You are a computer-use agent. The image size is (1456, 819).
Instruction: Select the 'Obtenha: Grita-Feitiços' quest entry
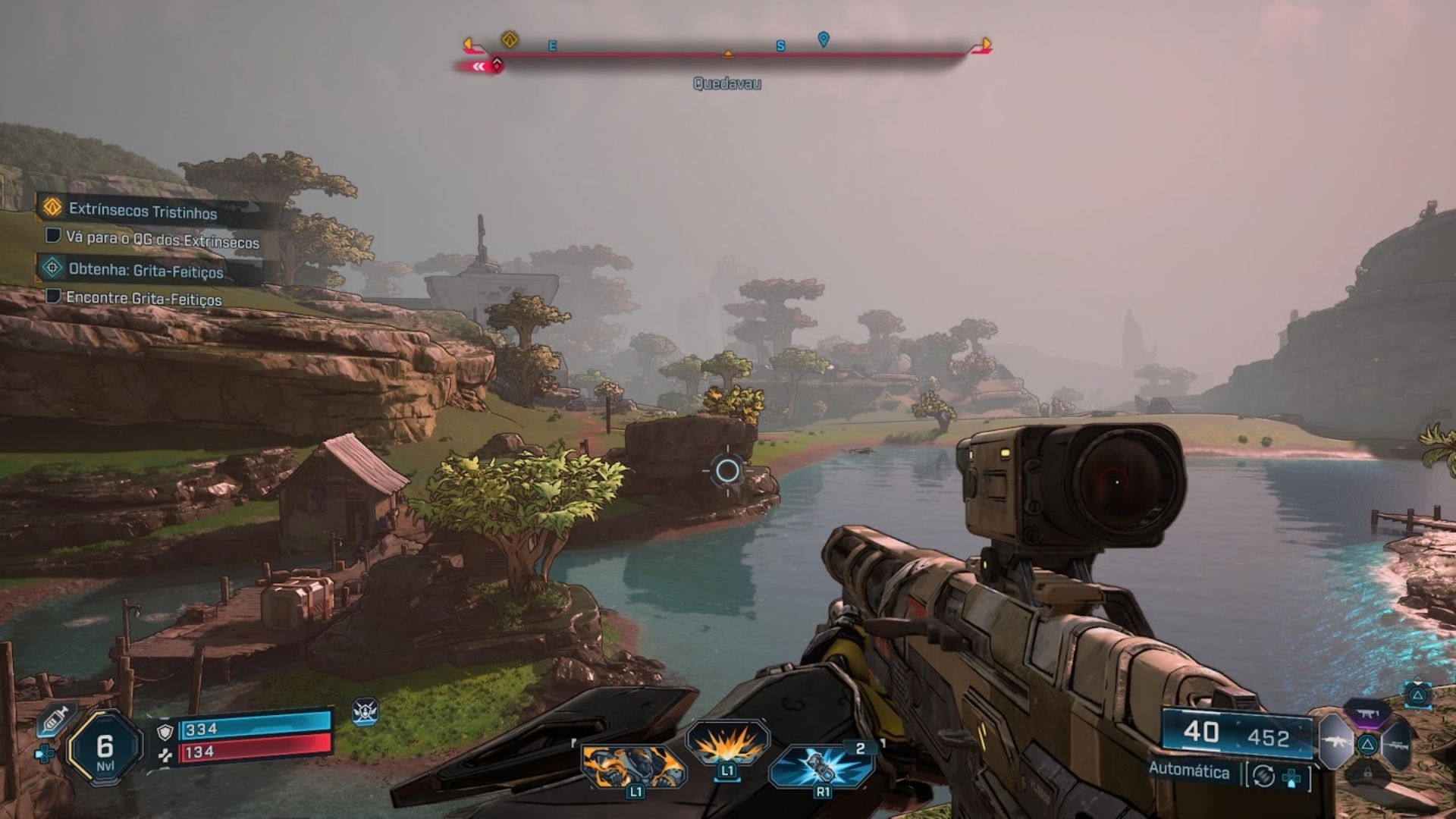pos(146,270)
